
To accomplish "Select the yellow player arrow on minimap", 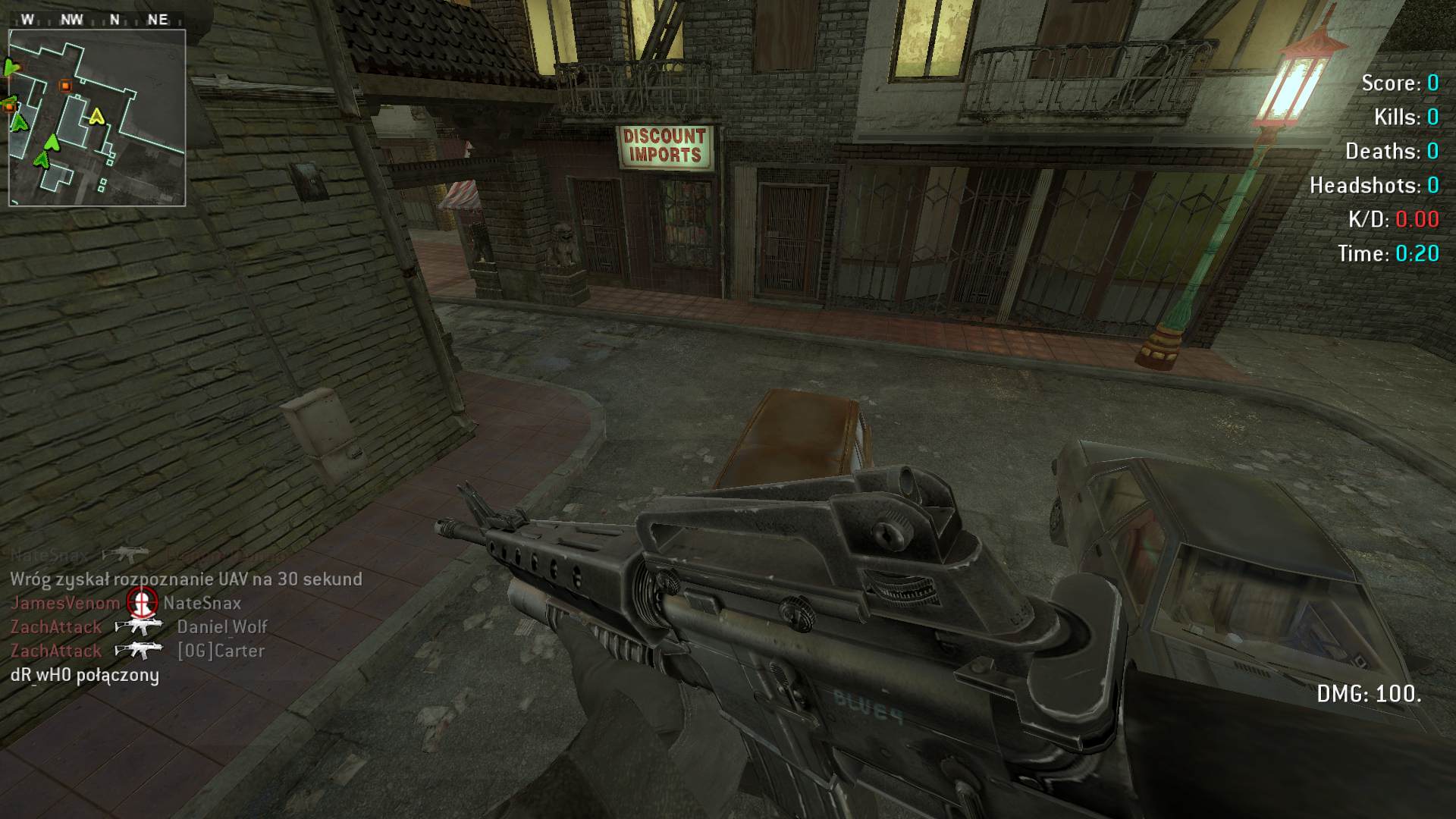I will pyautogui.click(x=96, y=116).
